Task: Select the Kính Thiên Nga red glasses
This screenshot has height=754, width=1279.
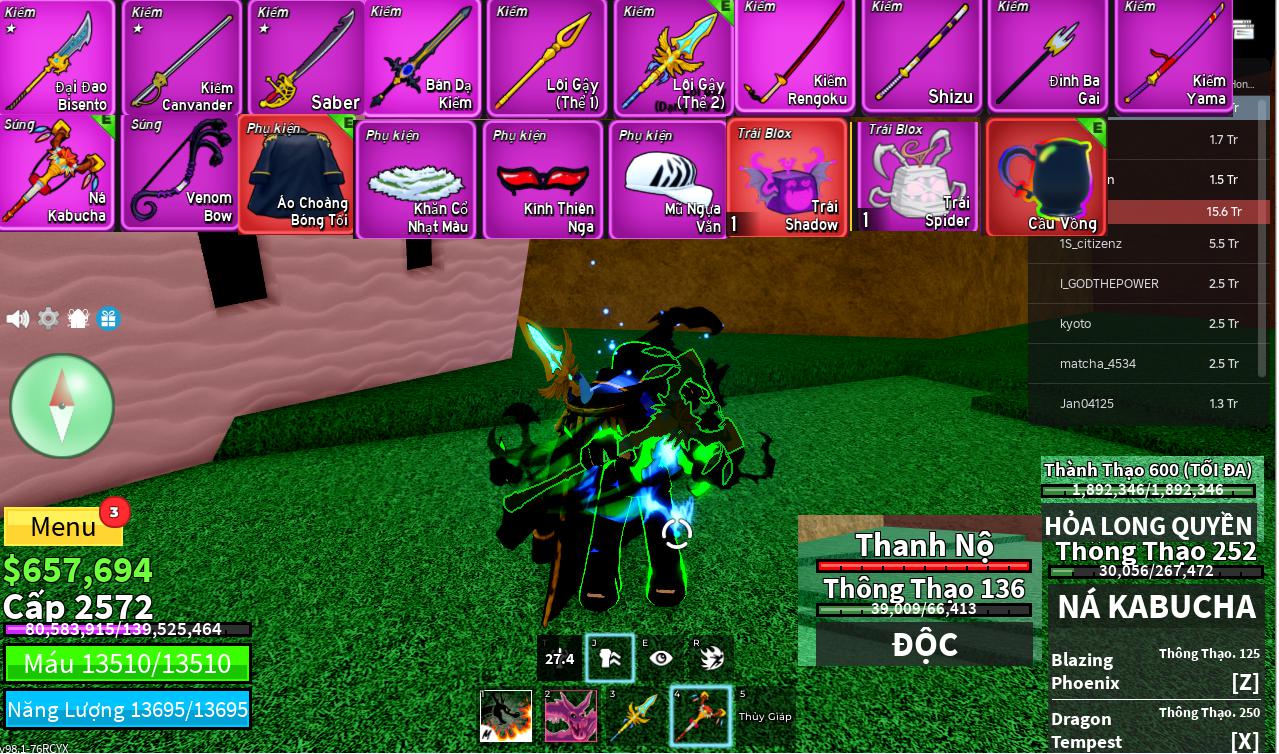Action: tap(543, 180)
